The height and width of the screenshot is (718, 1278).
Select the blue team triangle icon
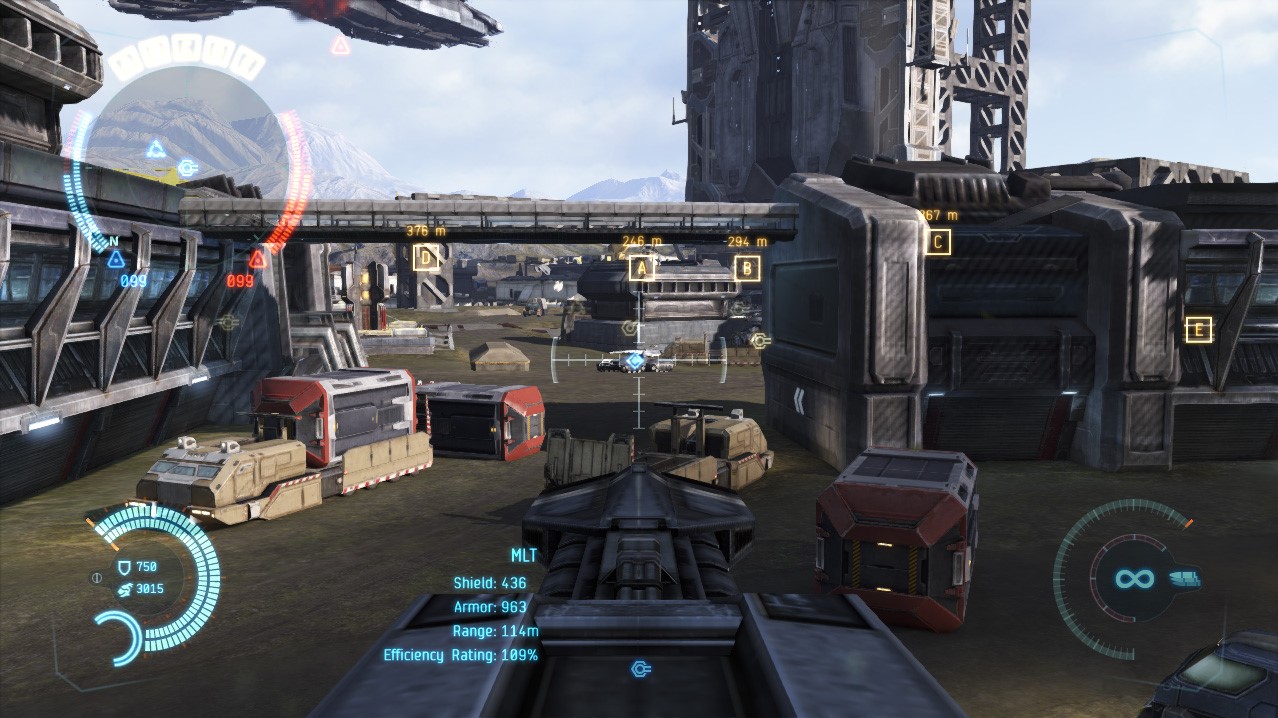click(116, 260)
